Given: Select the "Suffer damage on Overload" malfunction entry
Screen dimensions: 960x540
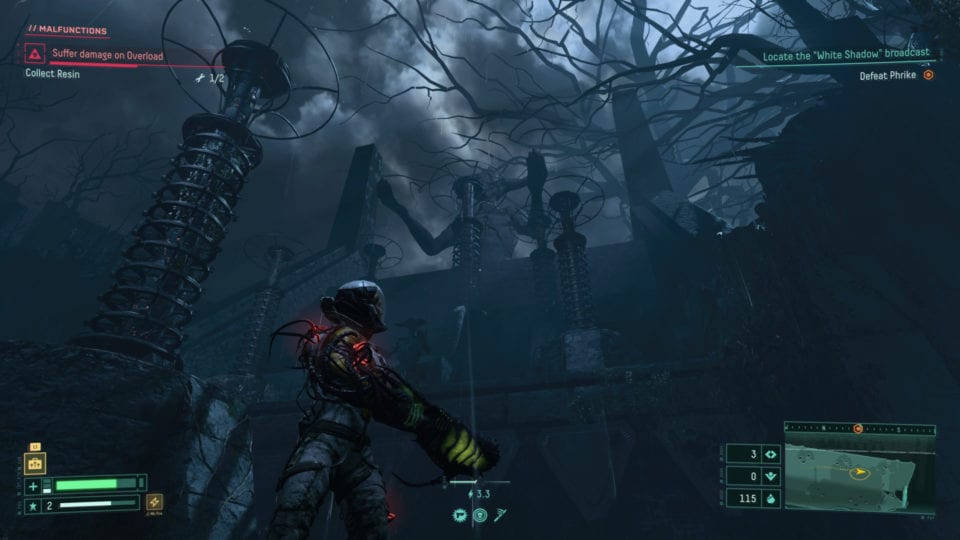Looking at the screenshot, I should (108, 56).
